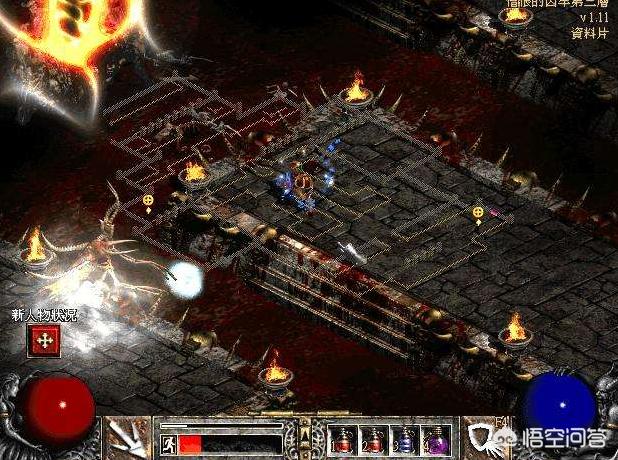
Task: Use the red potion in belt slot 1
Action: [x=342, y=440]
